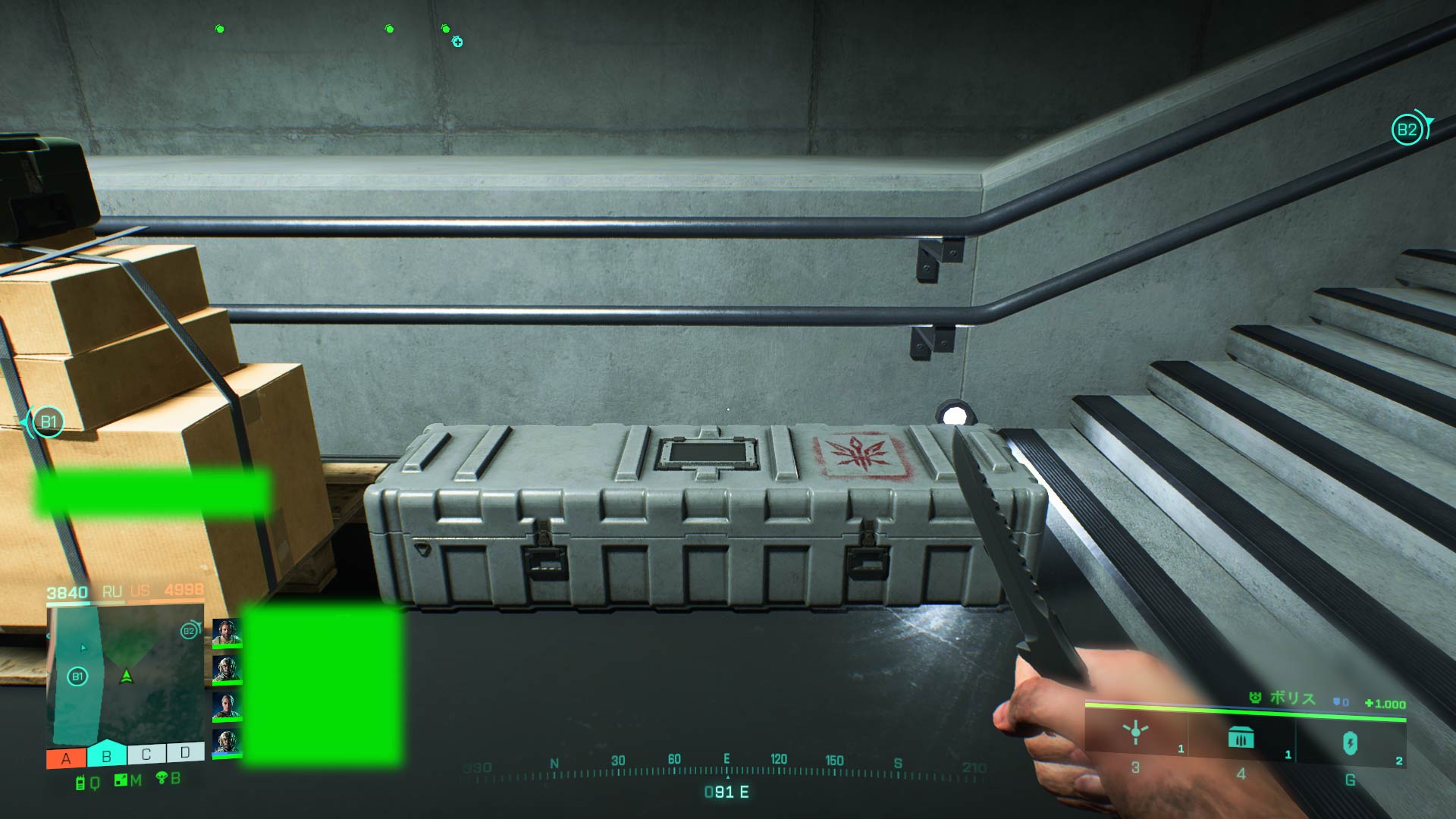Click the B2 marker on the minimap
This screenshot has width=1456, height=819.
click(189, 631)
